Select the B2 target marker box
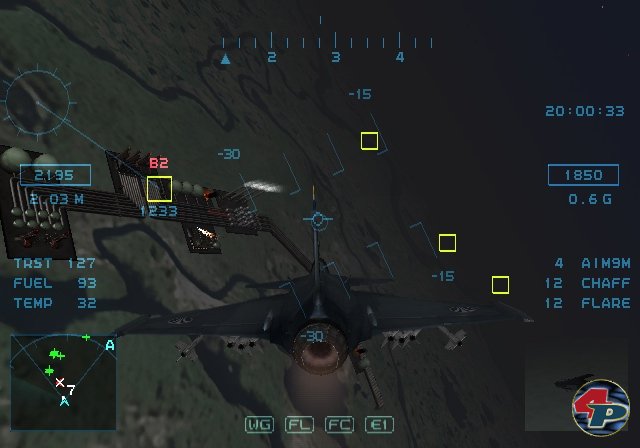Image resolution: width=640 pixels, height=448 pixels. pyautogui.click(x=159, y=188)
